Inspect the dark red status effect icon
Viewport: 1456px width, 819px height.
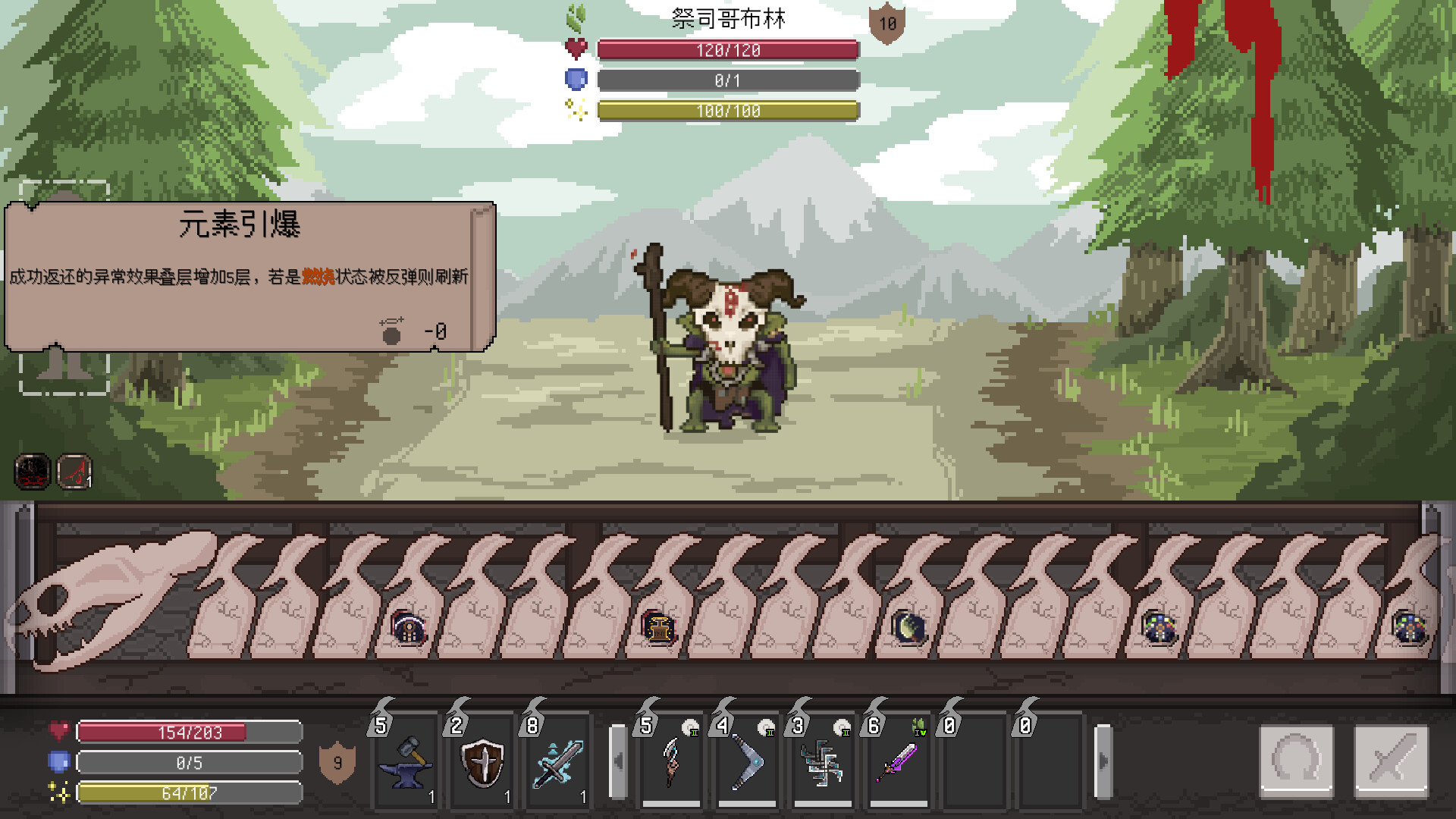tap(32, 472)
